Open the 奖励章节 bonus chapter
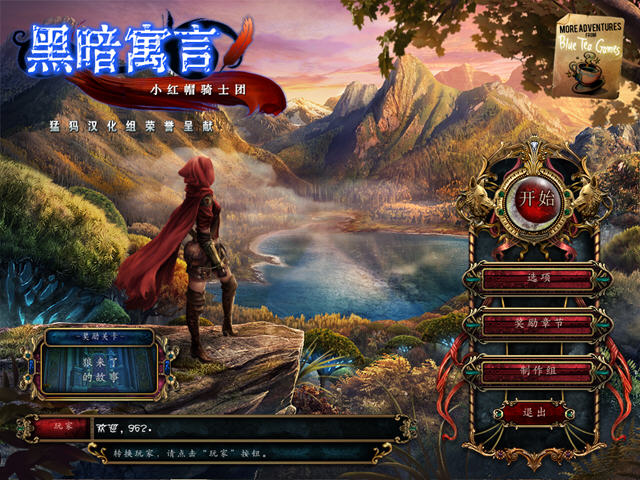Viewport: 640px width, 480px height. [x=538, y=325]
